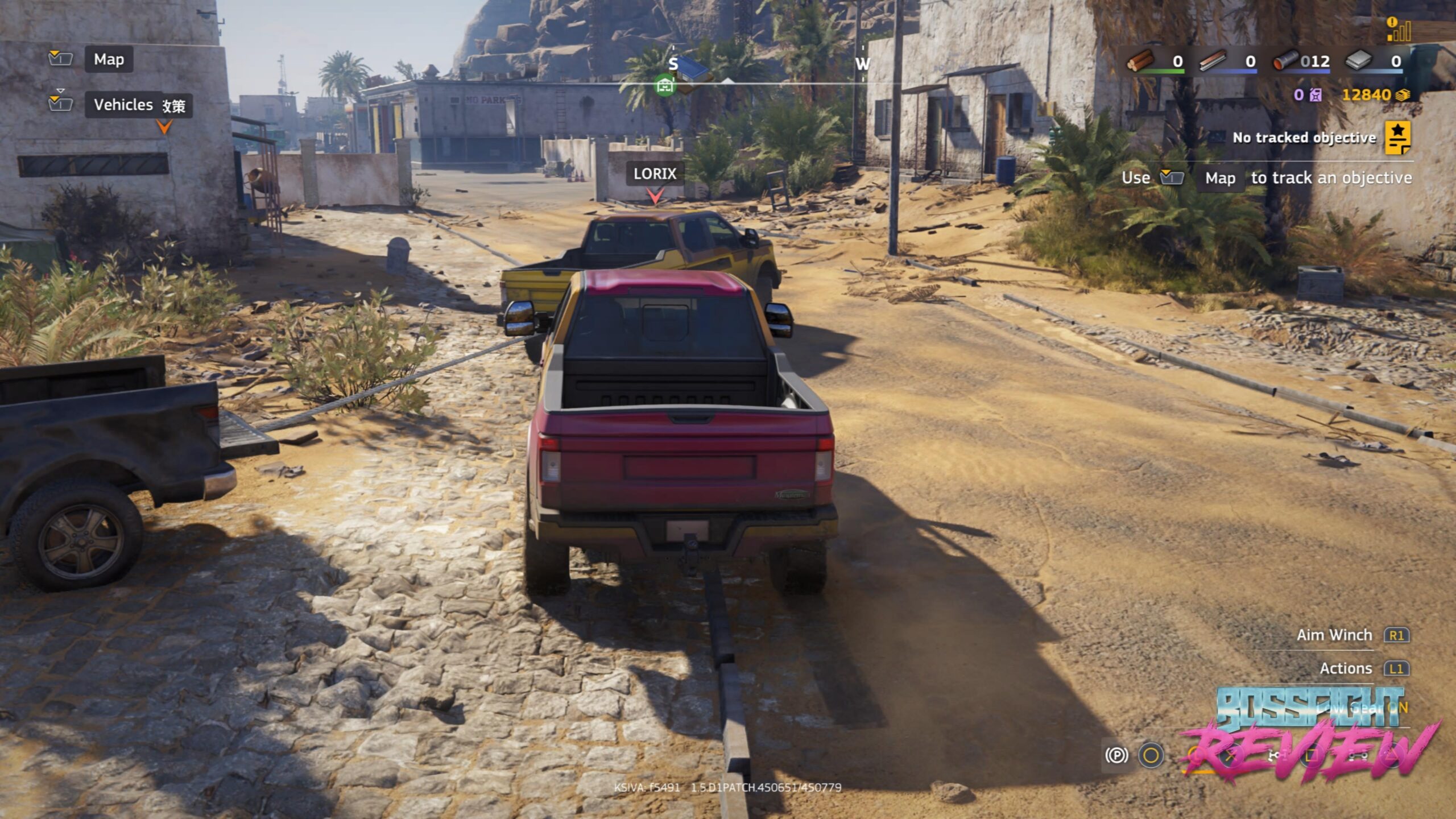1456x819 pixels.
Task: Select the metal pipe resource icon
Action: click(1285, 60)
